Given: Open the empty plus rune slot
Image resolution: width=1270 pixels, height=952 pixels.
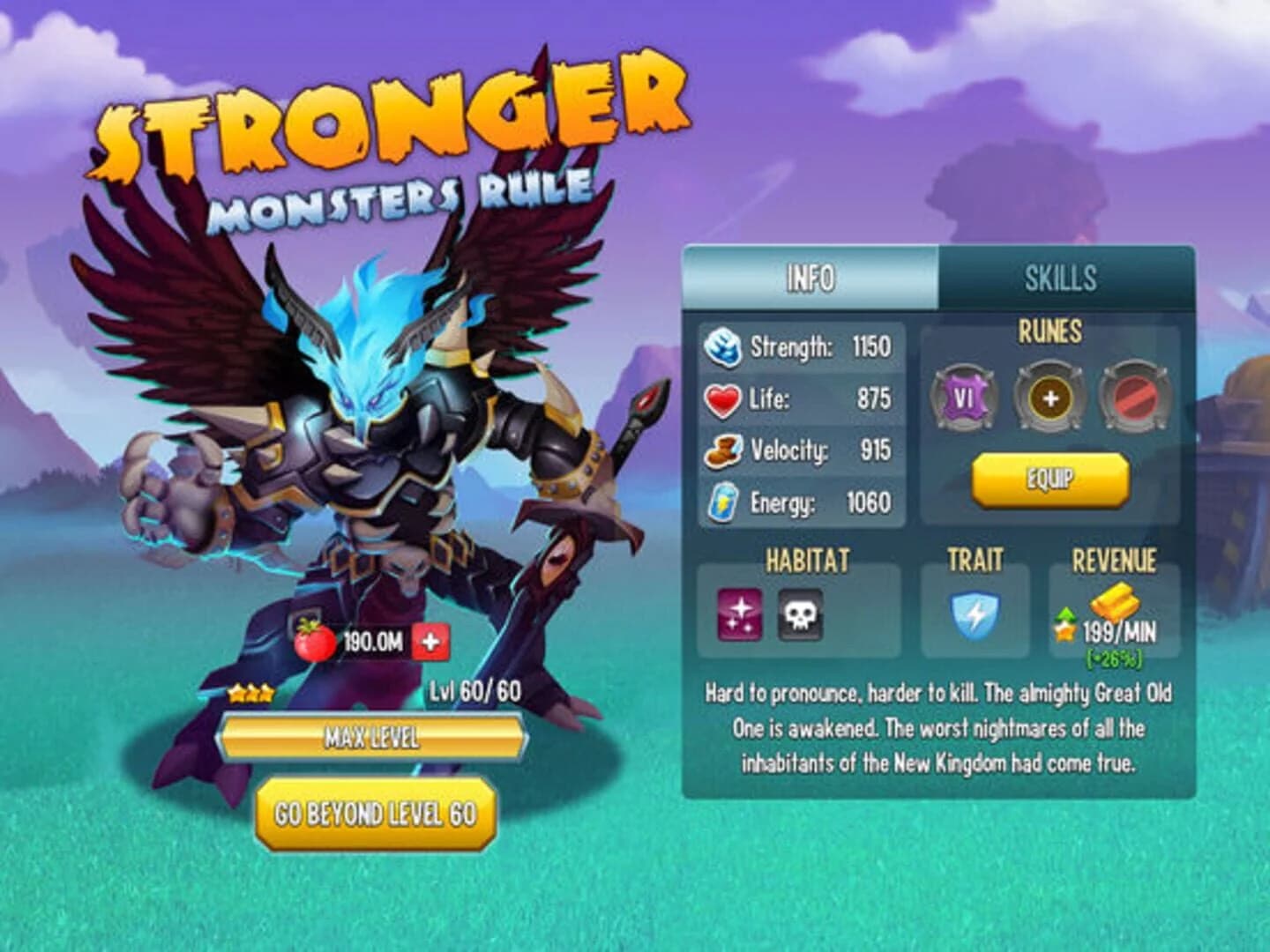Looking at the screenshot, I should click(1050, 396).
